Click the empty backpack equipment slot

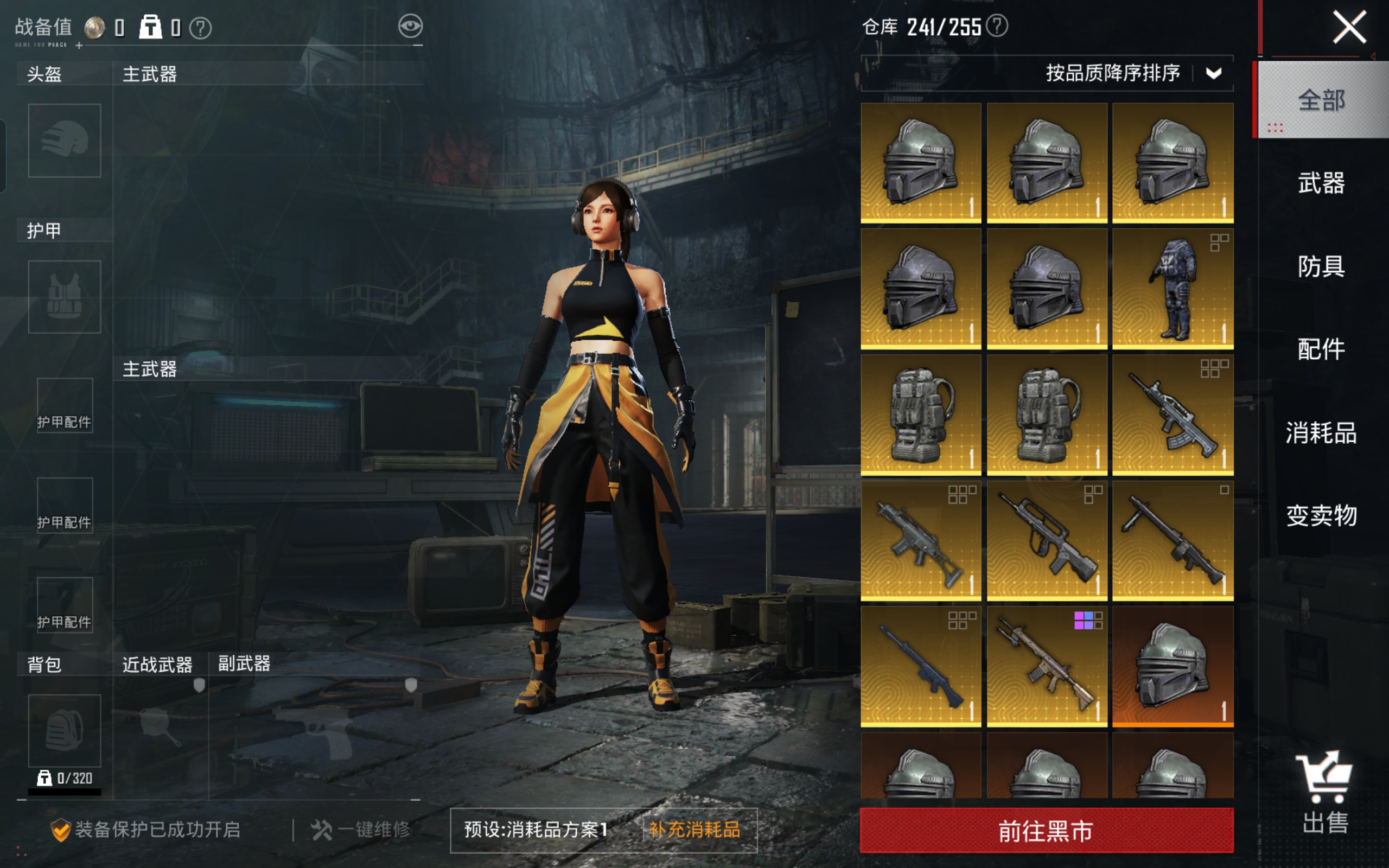[x=64, y=730]
